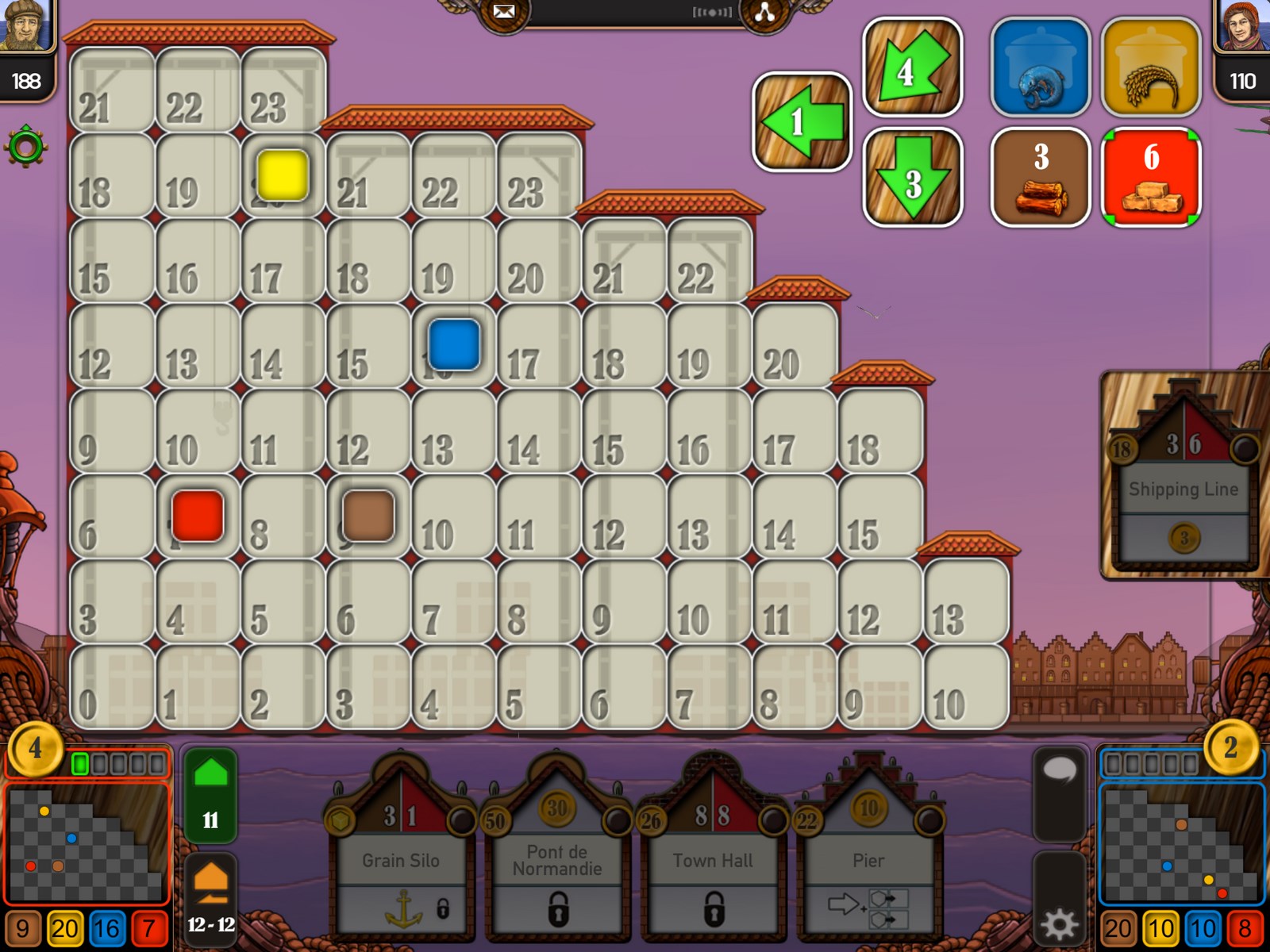Select the diagonal arrow 4 move tile
Image resolution: width=1270 pixels, height=952 pixels.
912,68
